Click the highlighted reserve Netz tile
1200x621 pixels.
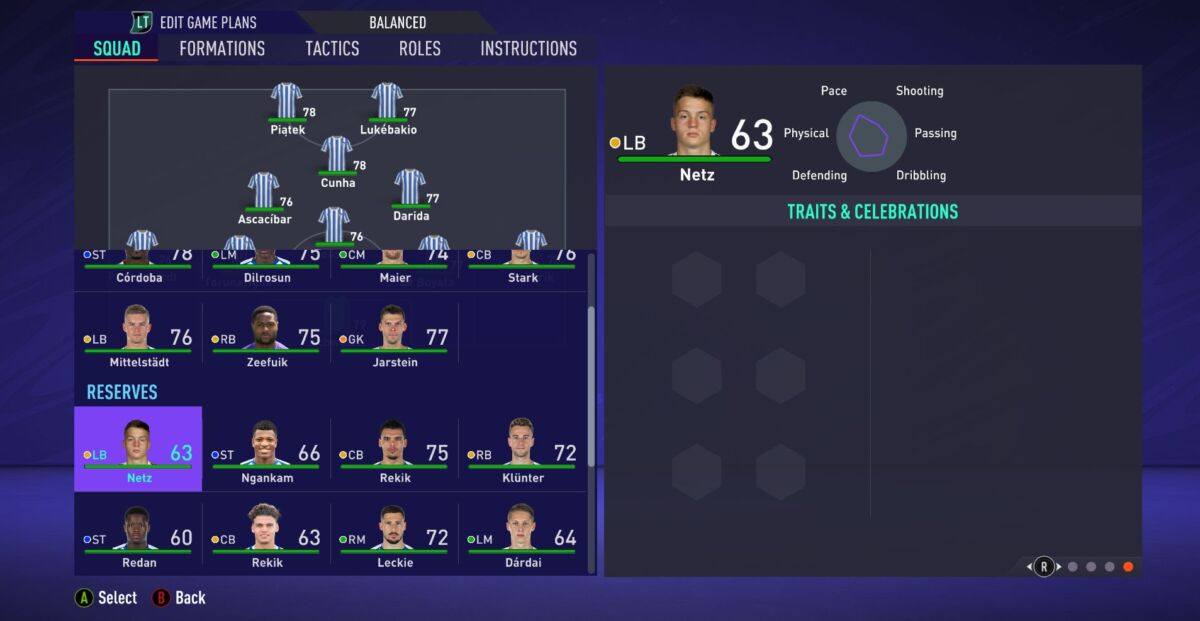point(138,449)
